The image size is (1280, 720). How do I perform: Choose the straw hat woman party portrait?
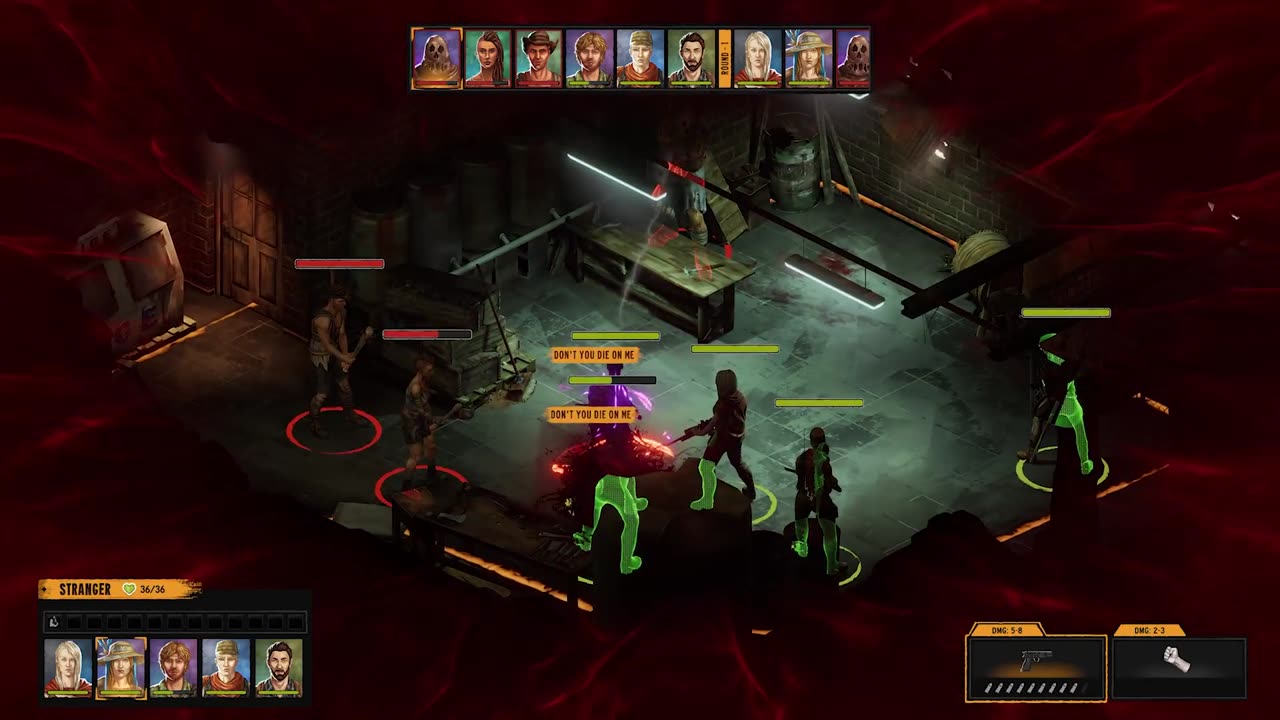[121, 666]
